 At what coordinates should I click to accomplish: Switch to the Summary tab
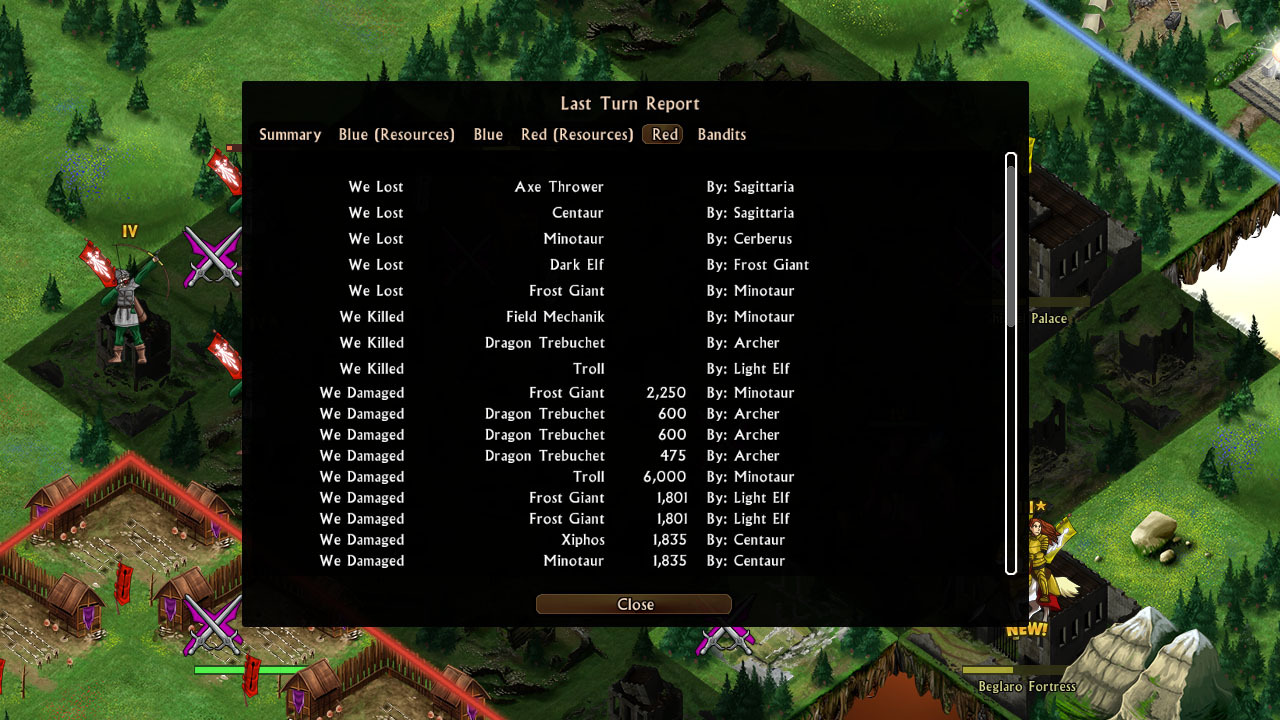[289, 134]
